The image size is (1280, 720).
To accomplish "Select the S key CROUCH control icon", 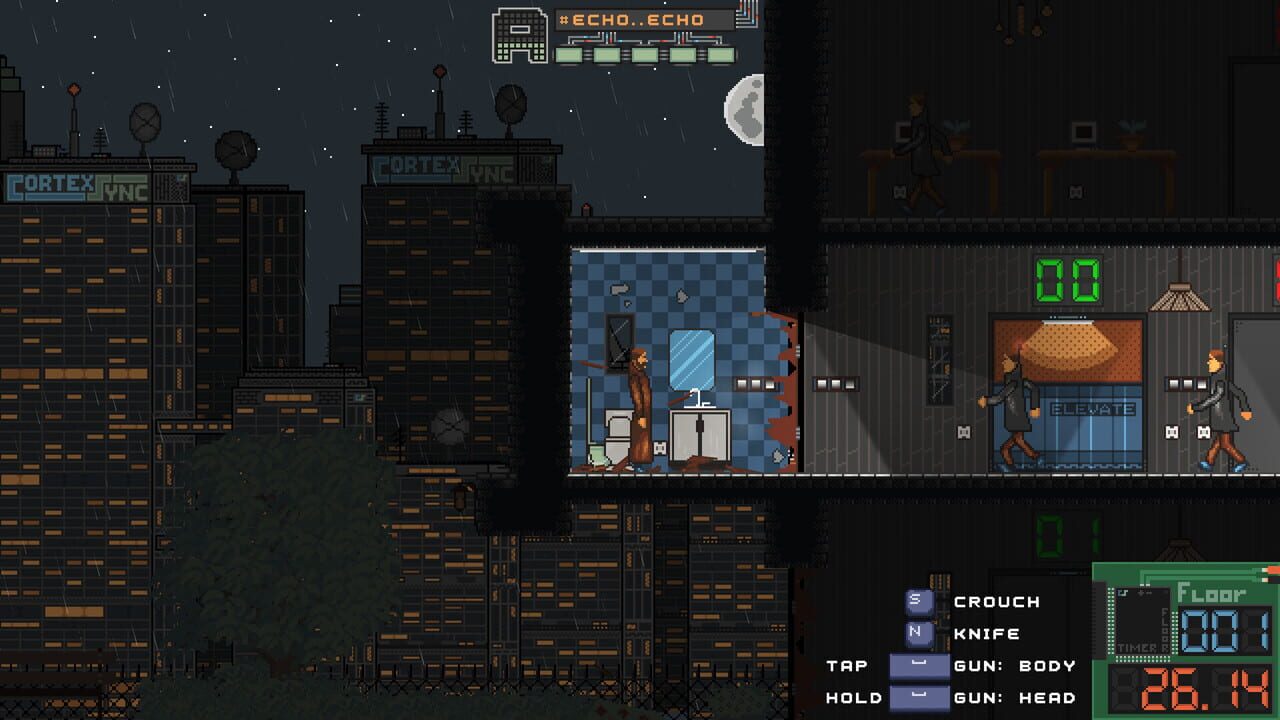I will pos(918,601).
